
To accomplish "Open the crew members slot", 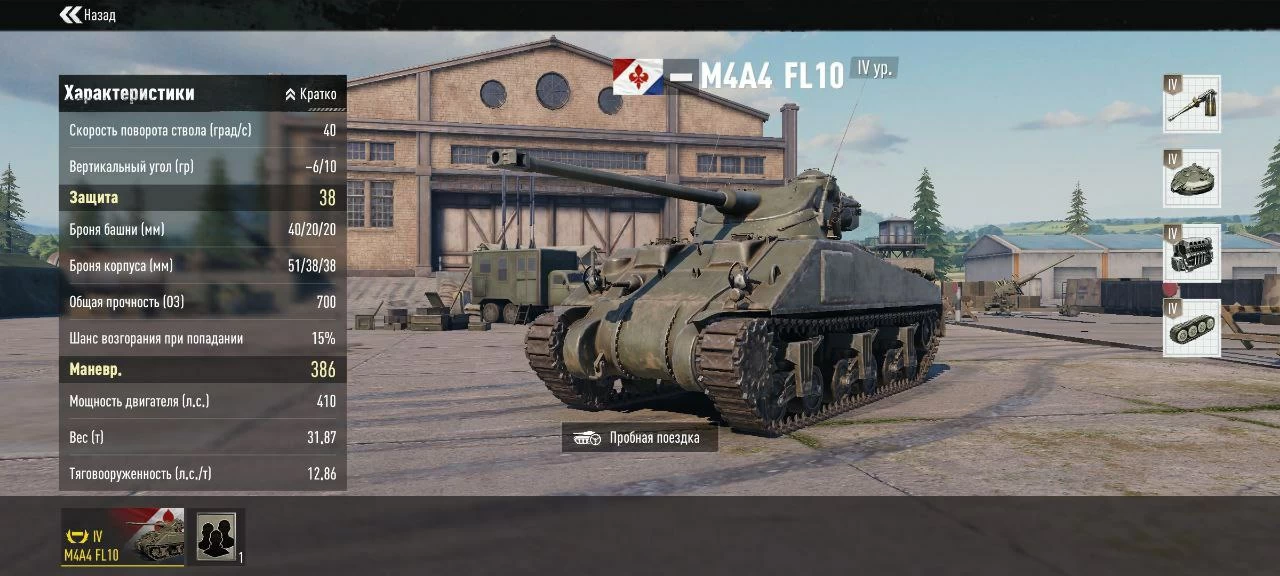I will [x=216, y=537].
